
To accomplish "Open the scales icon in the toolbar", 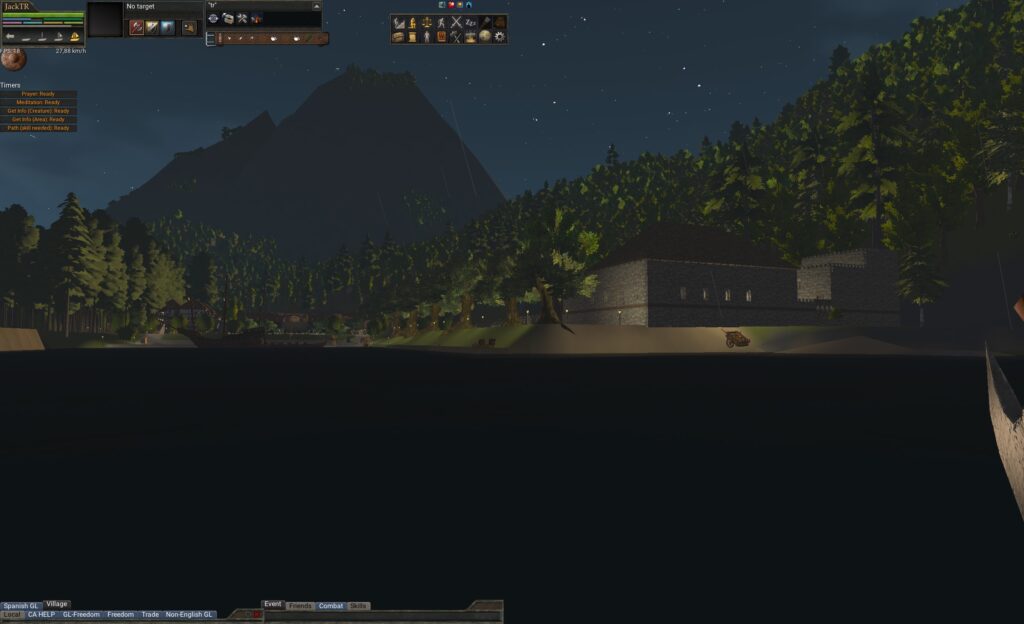I will coord(426,22).
